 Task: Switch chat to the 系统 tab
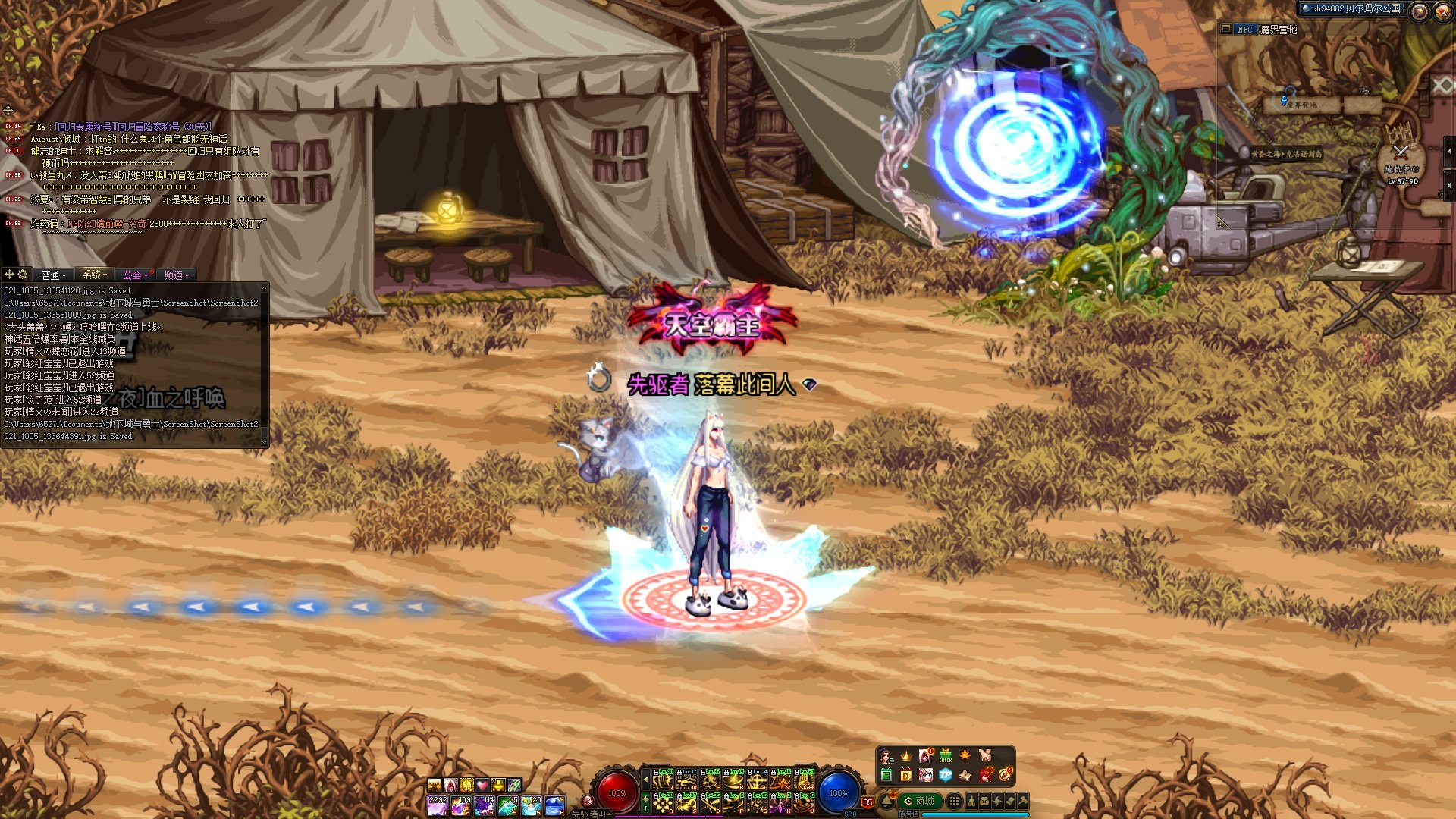coord(95,275)
